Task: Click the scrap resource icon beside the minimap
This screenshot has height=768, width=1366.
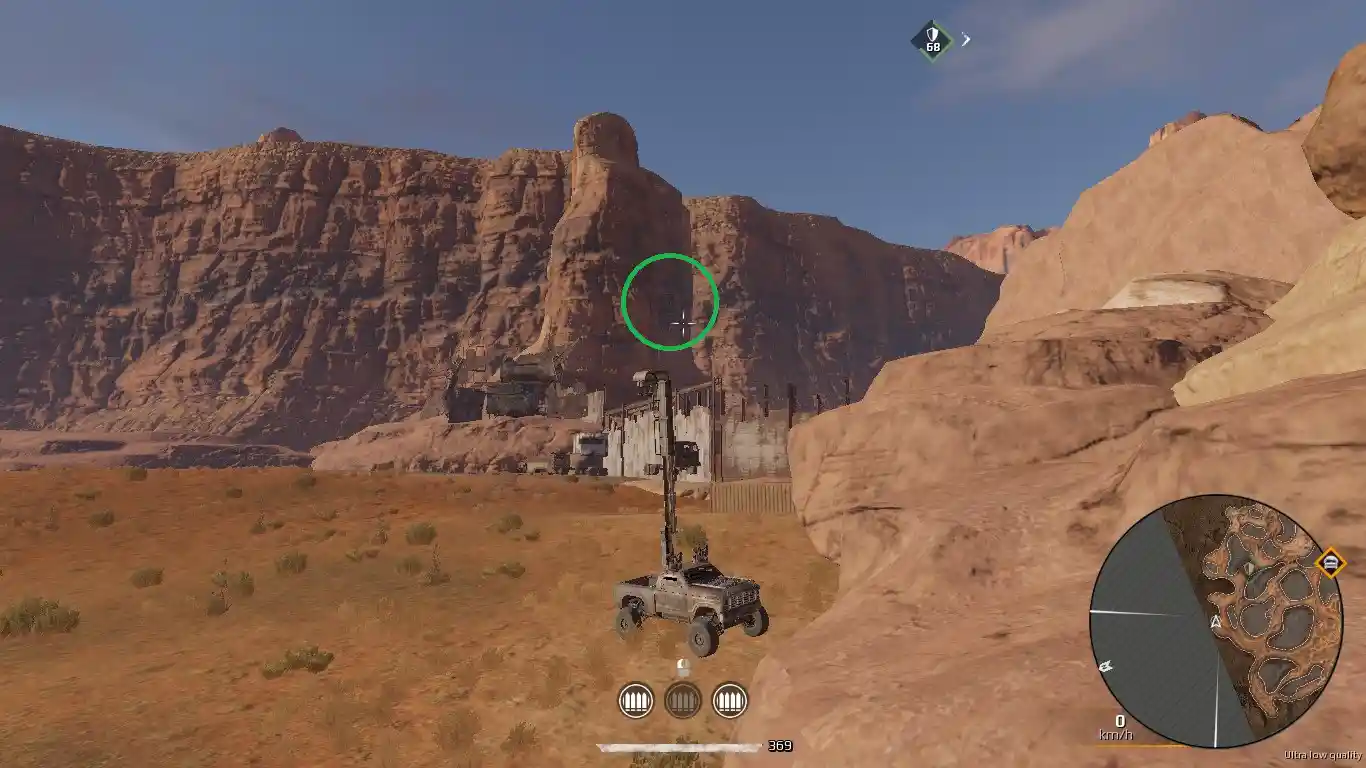Action: pyautogui.click(x=1106, y=667)
